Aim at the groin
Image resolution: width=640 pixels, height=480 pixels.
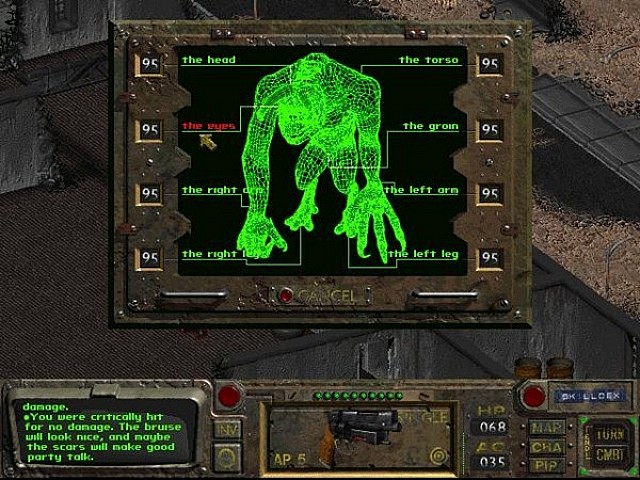tap(429, 126)
